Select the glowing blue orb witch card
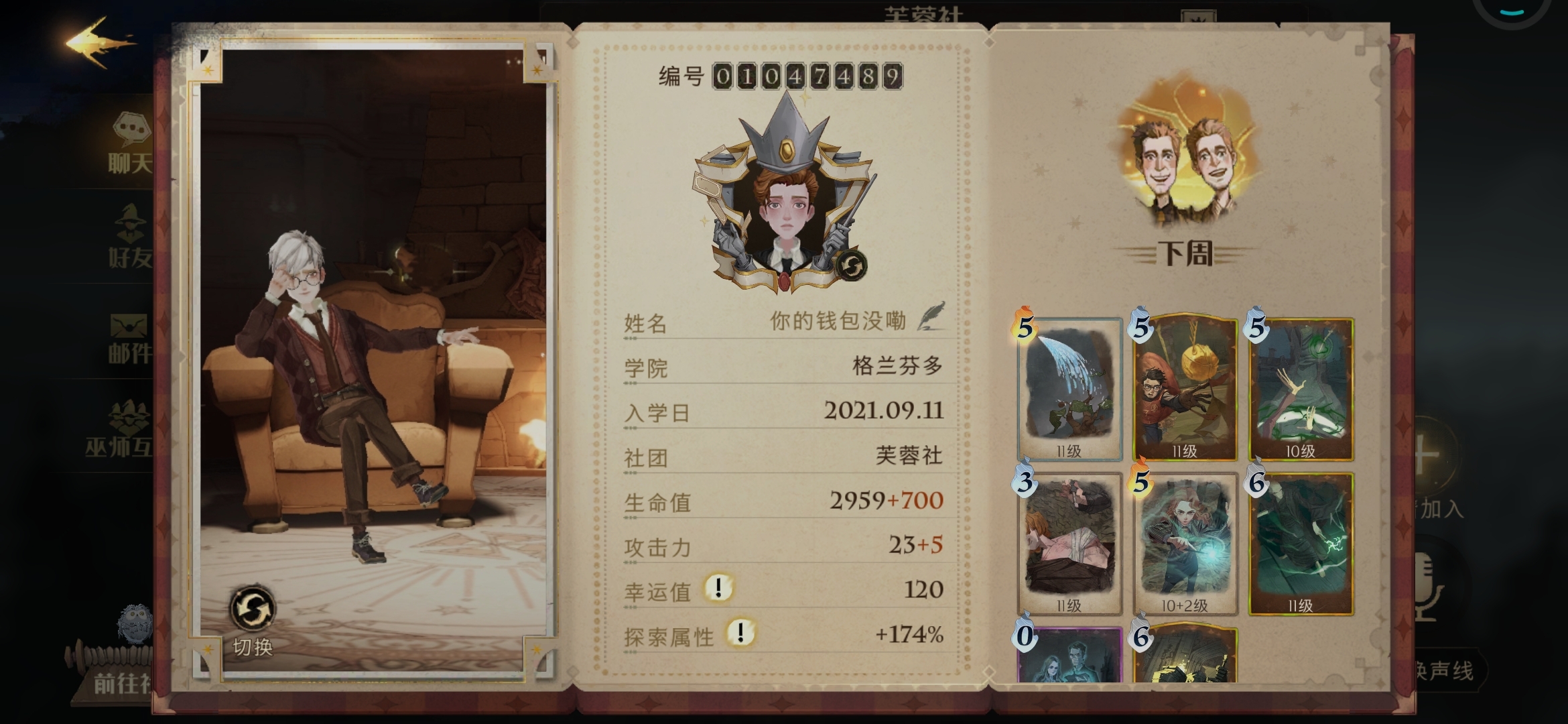 coord(1185,544)
